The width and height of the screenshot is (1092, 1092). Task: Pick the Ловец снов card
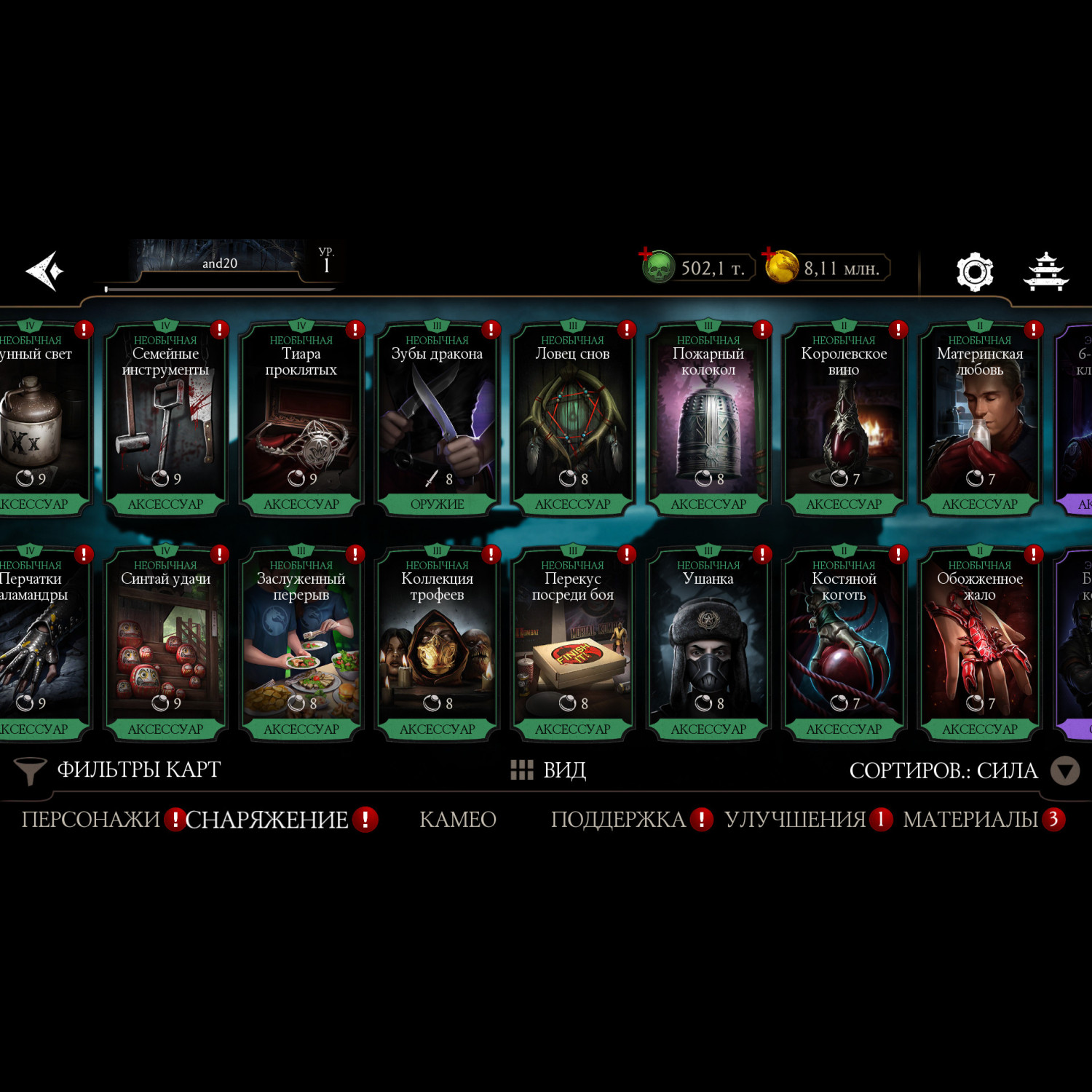[x=572, y=419]
